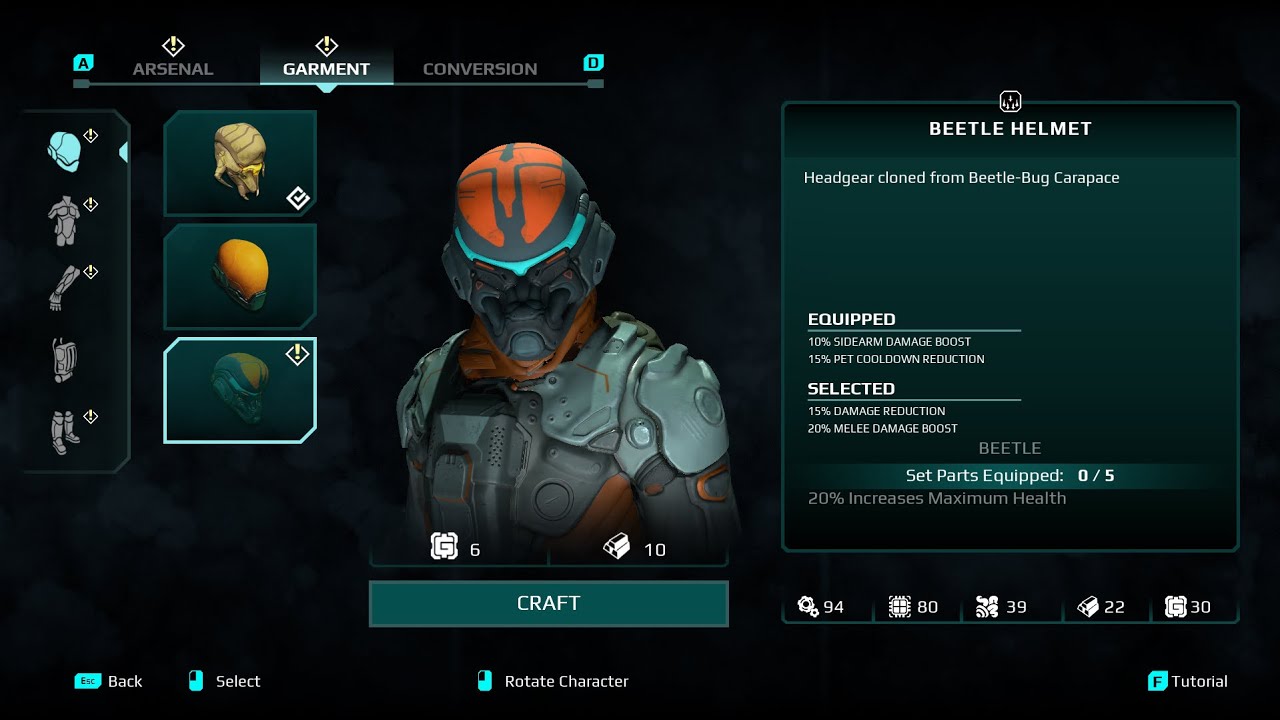
Task: Switch to the Arsenal tab
Action: pyautogui.click(x=173, y=69)
